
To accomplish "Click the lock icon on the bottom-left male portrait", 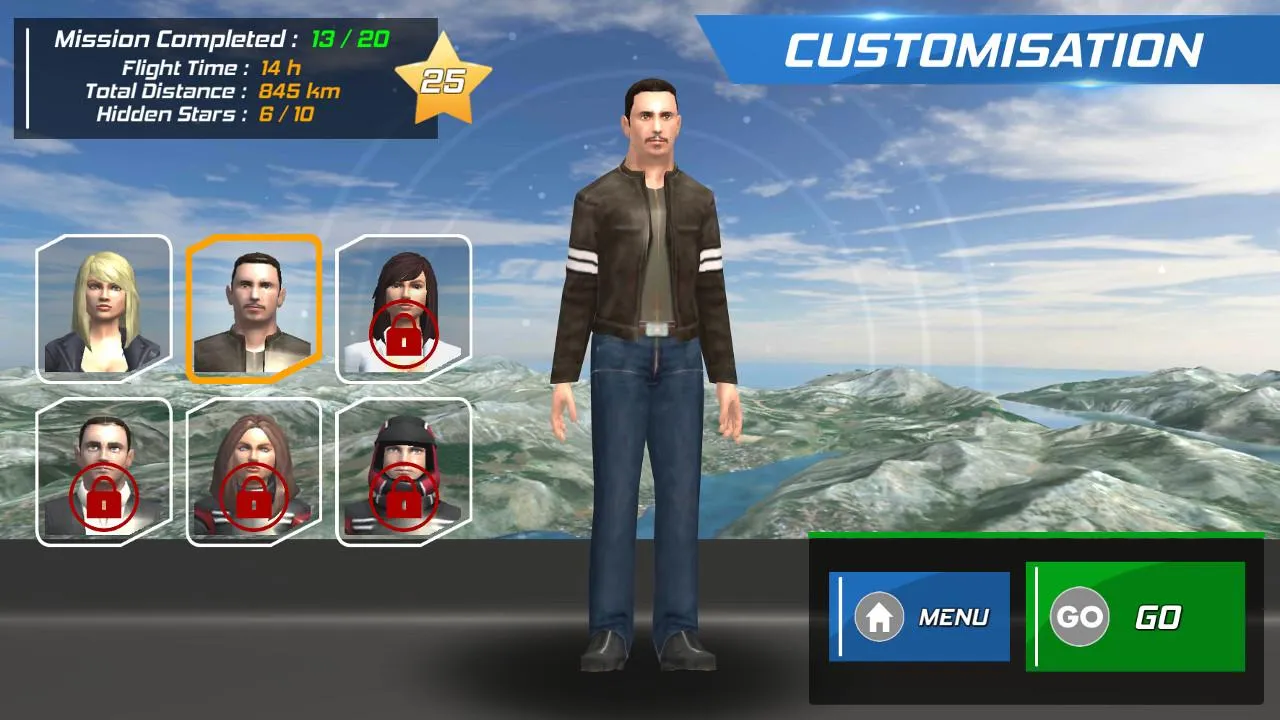I will click(104, 500).
